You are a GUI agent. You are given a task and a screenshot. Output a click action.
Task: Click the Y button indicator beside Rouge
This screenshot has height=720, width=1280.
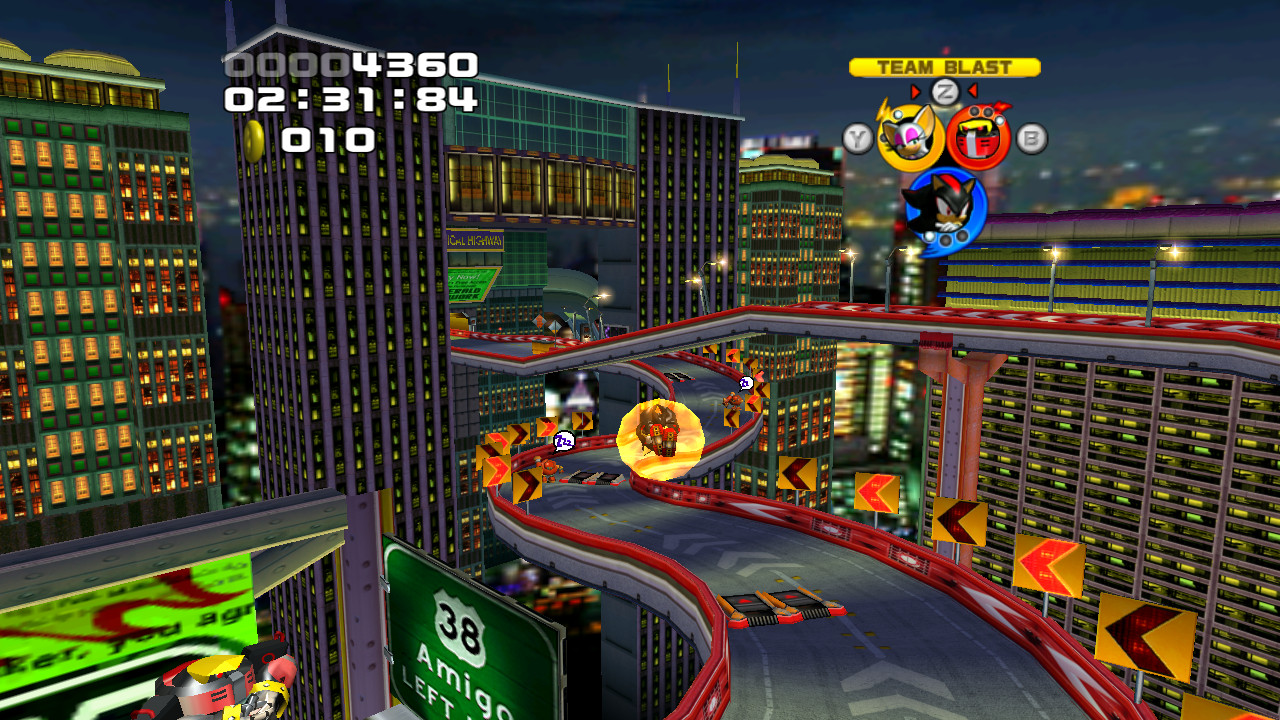coord(858,137)
